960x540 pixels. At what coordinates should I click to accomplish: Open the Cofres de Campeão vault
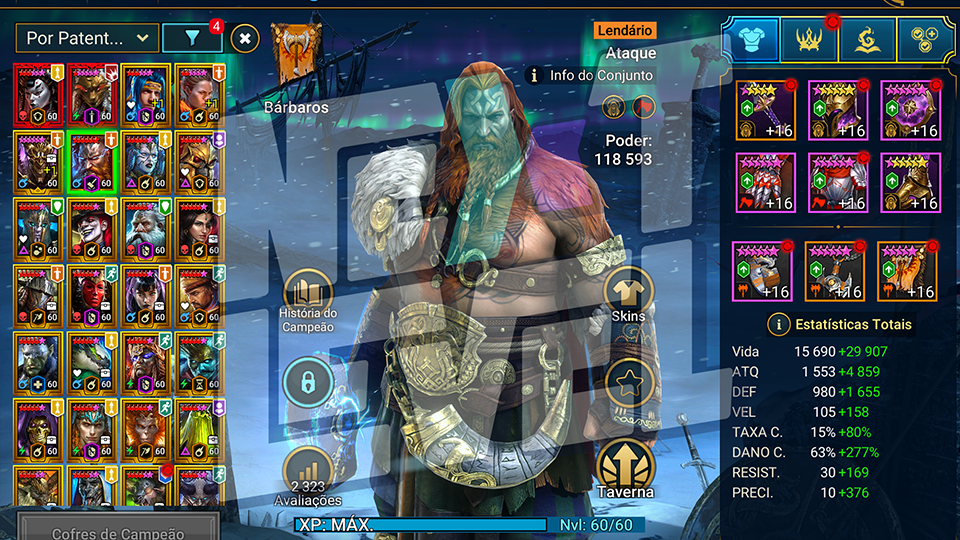pos(118,532)
